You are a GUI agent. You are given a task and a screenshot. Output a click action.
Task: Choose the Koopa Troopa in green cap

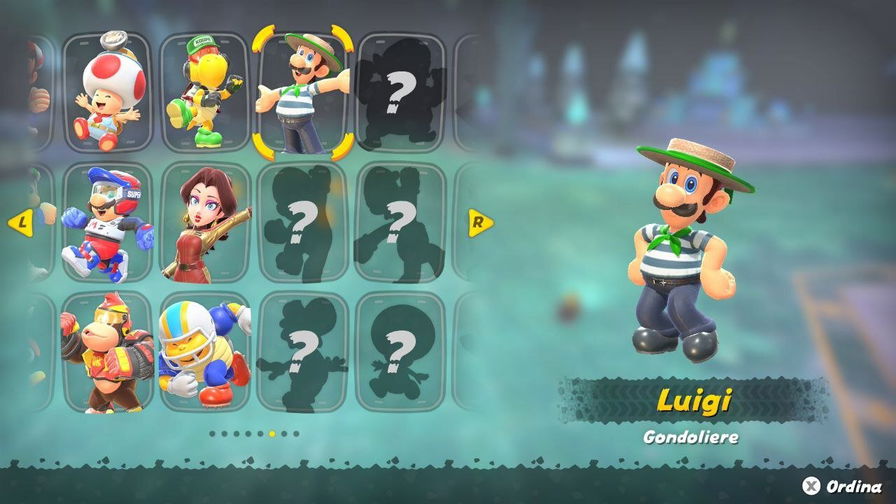(x=204, y=92)
